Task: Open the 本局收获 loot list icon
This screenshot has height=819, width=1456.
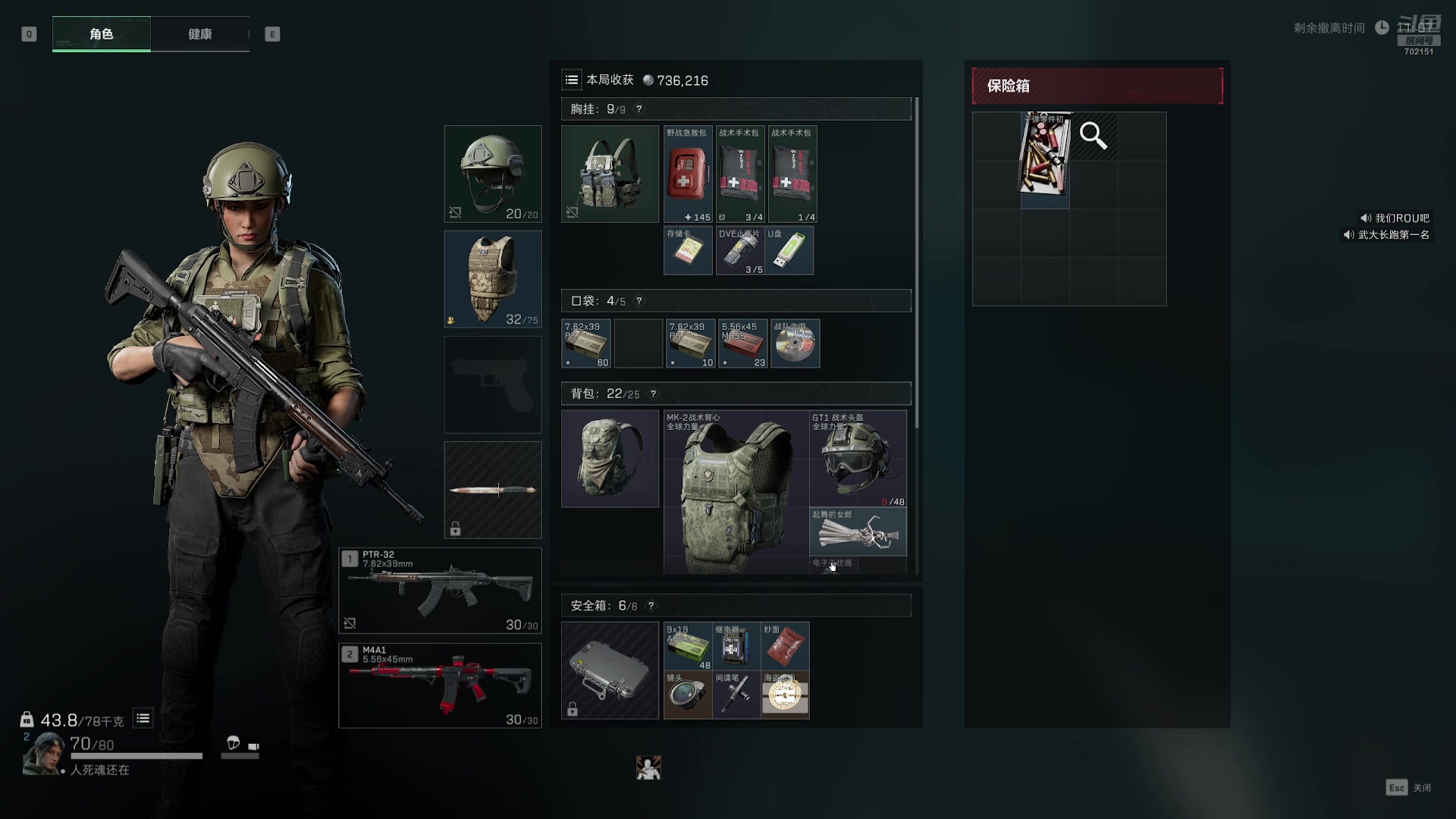Action: 572,80
